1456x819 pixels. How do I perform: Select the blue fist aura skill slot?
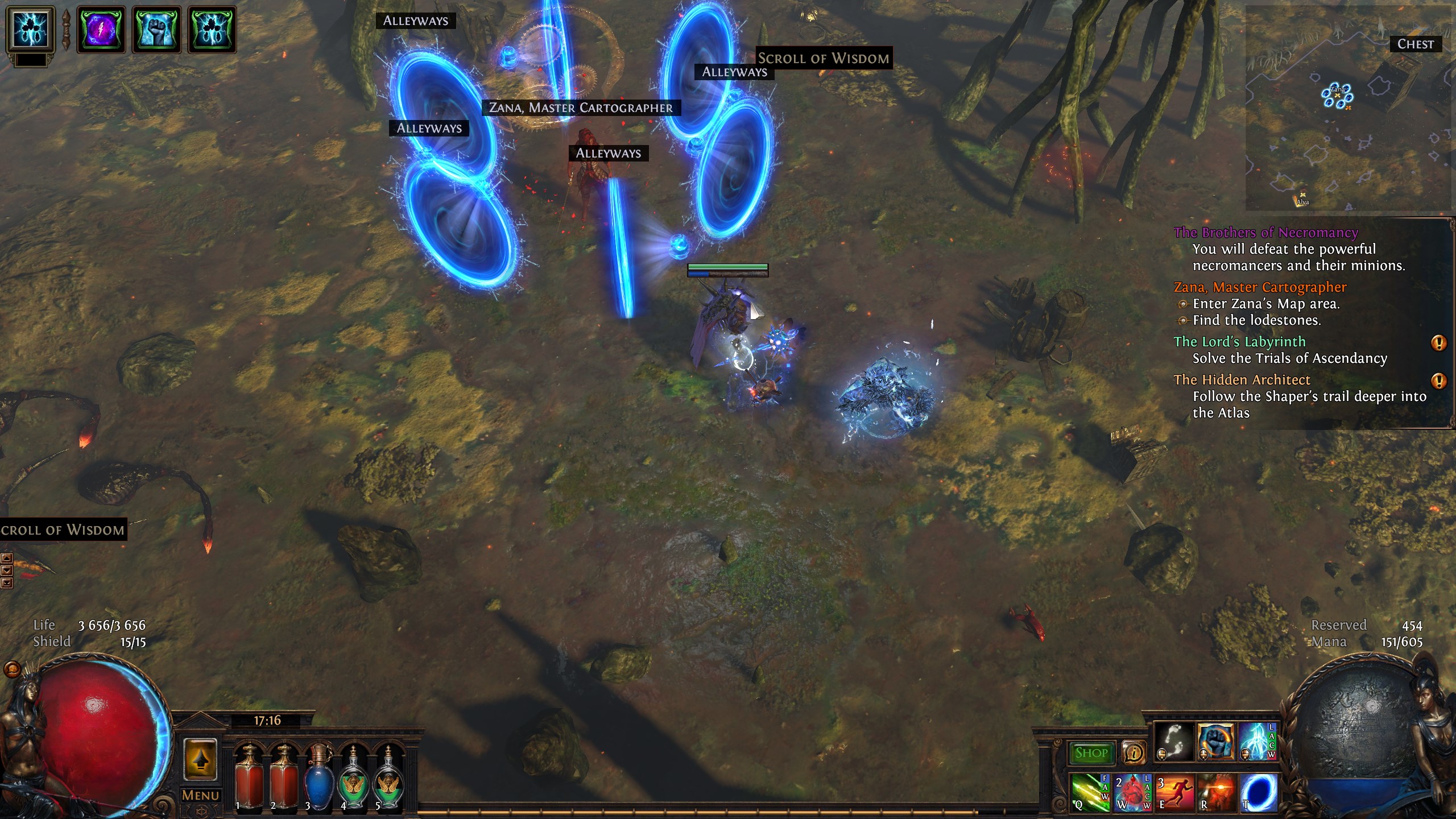click(x=1215, y=742)
